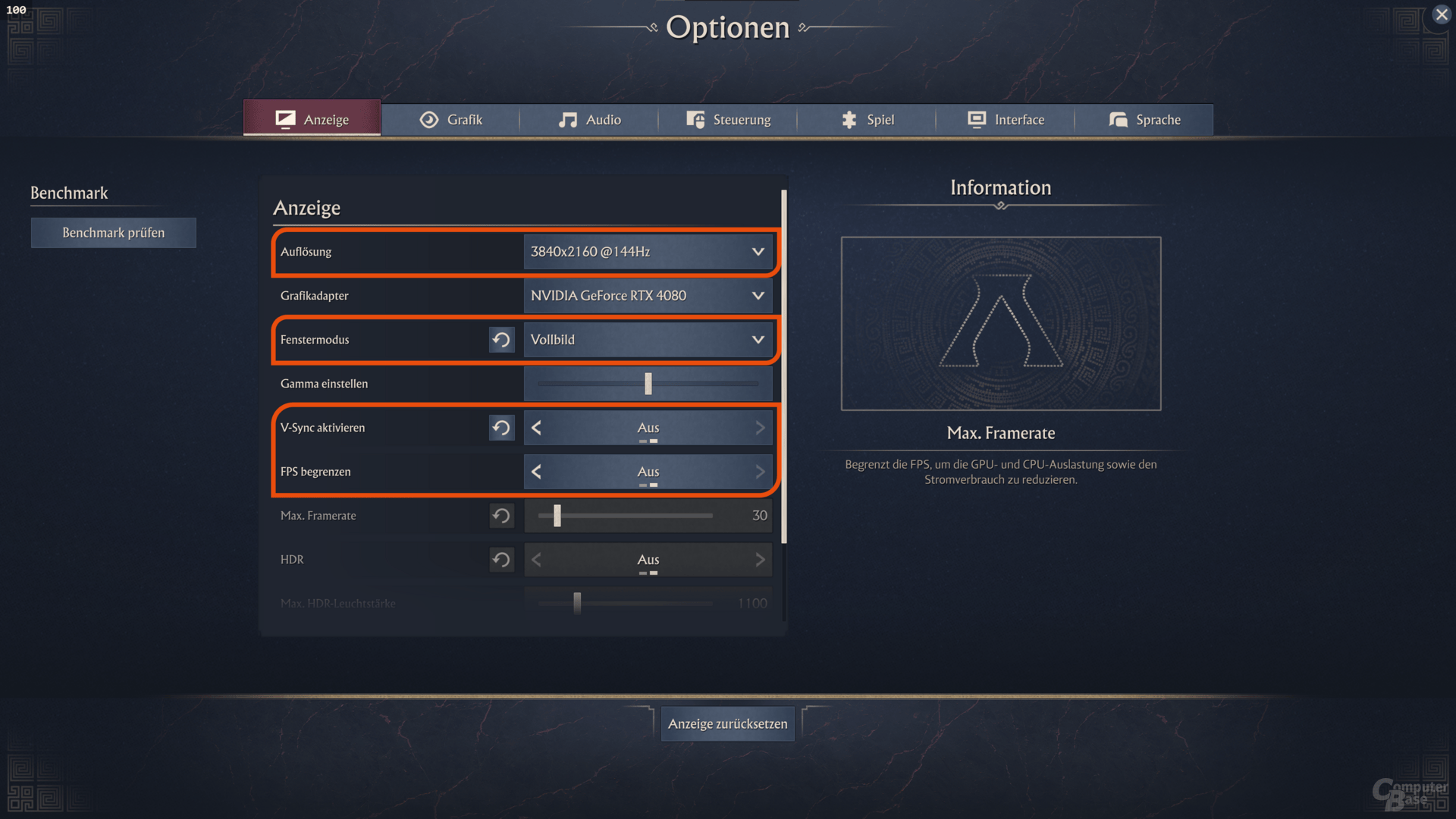Open the Auflösung resolution dropdown
Screen dimensions: 1456x819
[x=648, y=252]
